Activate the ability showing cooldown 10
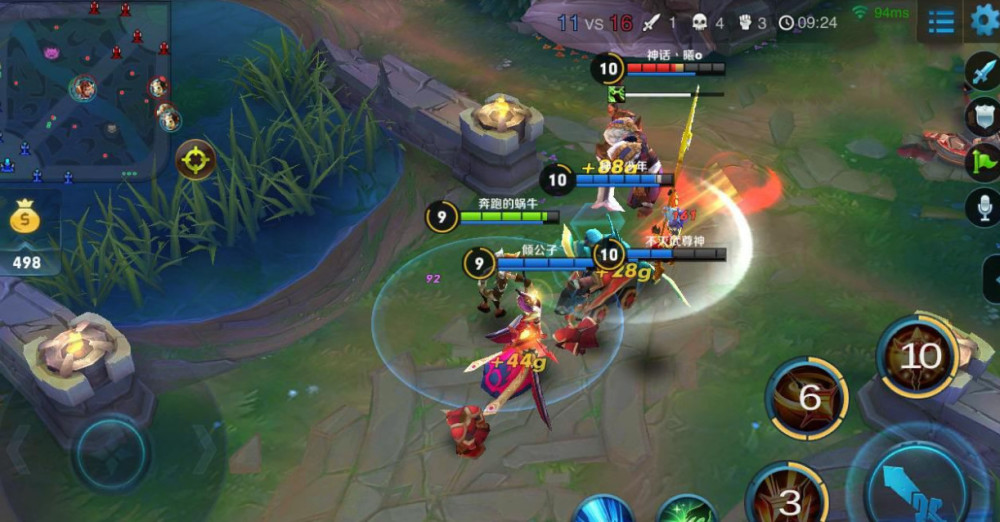1000x522 pixels. pos(919,356)
